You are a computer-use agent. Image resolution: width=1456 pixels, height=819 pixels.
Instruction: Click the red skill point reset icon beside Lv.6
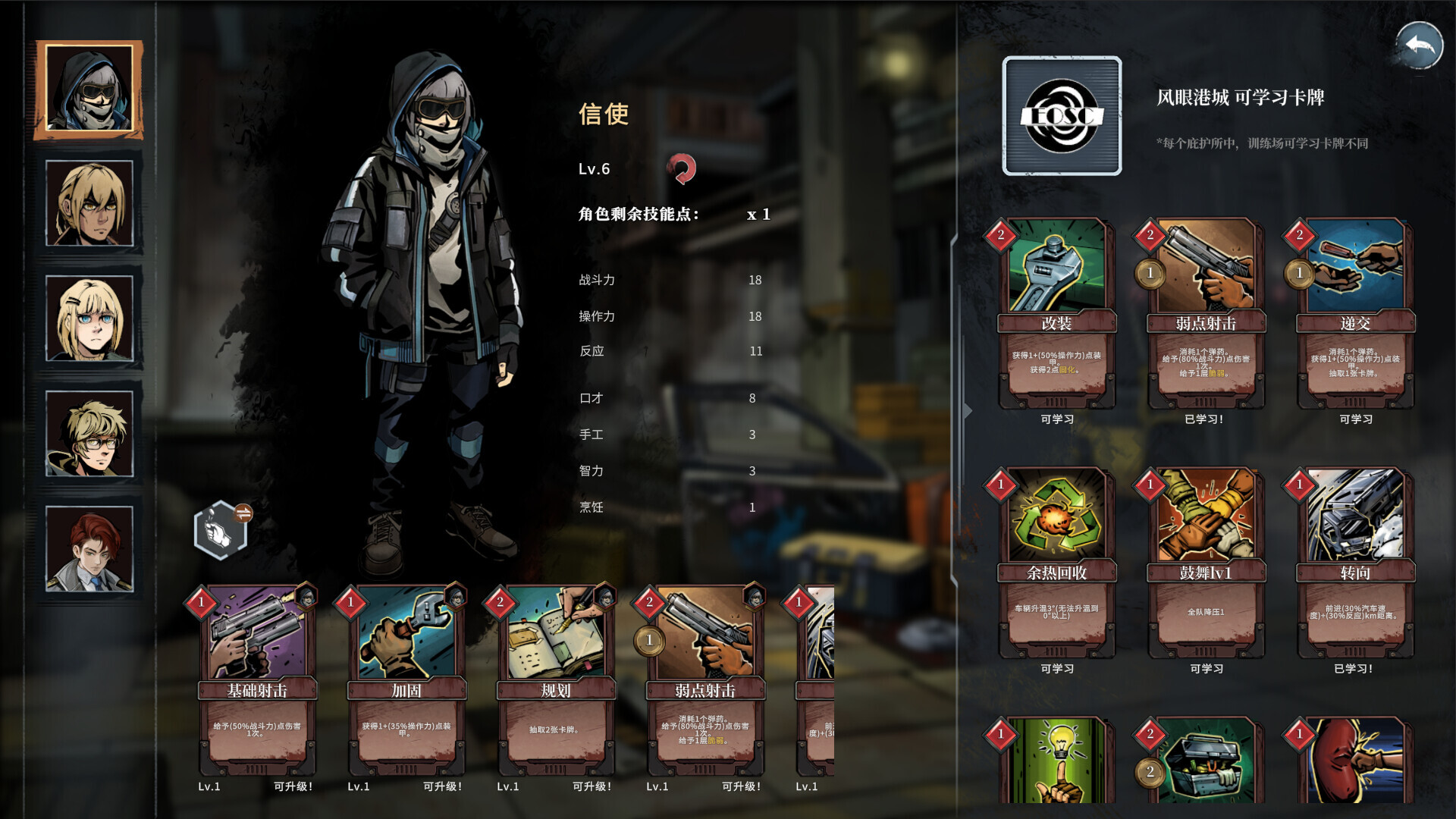click(x=682, y=168)
